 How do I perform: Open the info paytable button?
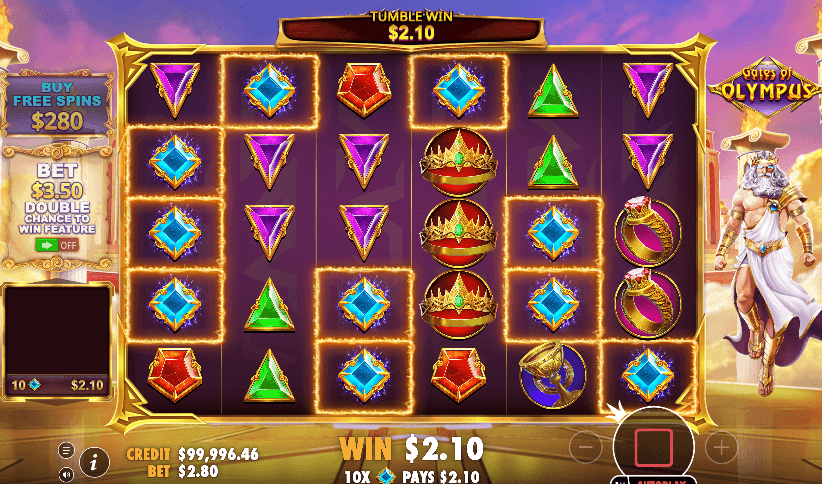pos(94,461)
